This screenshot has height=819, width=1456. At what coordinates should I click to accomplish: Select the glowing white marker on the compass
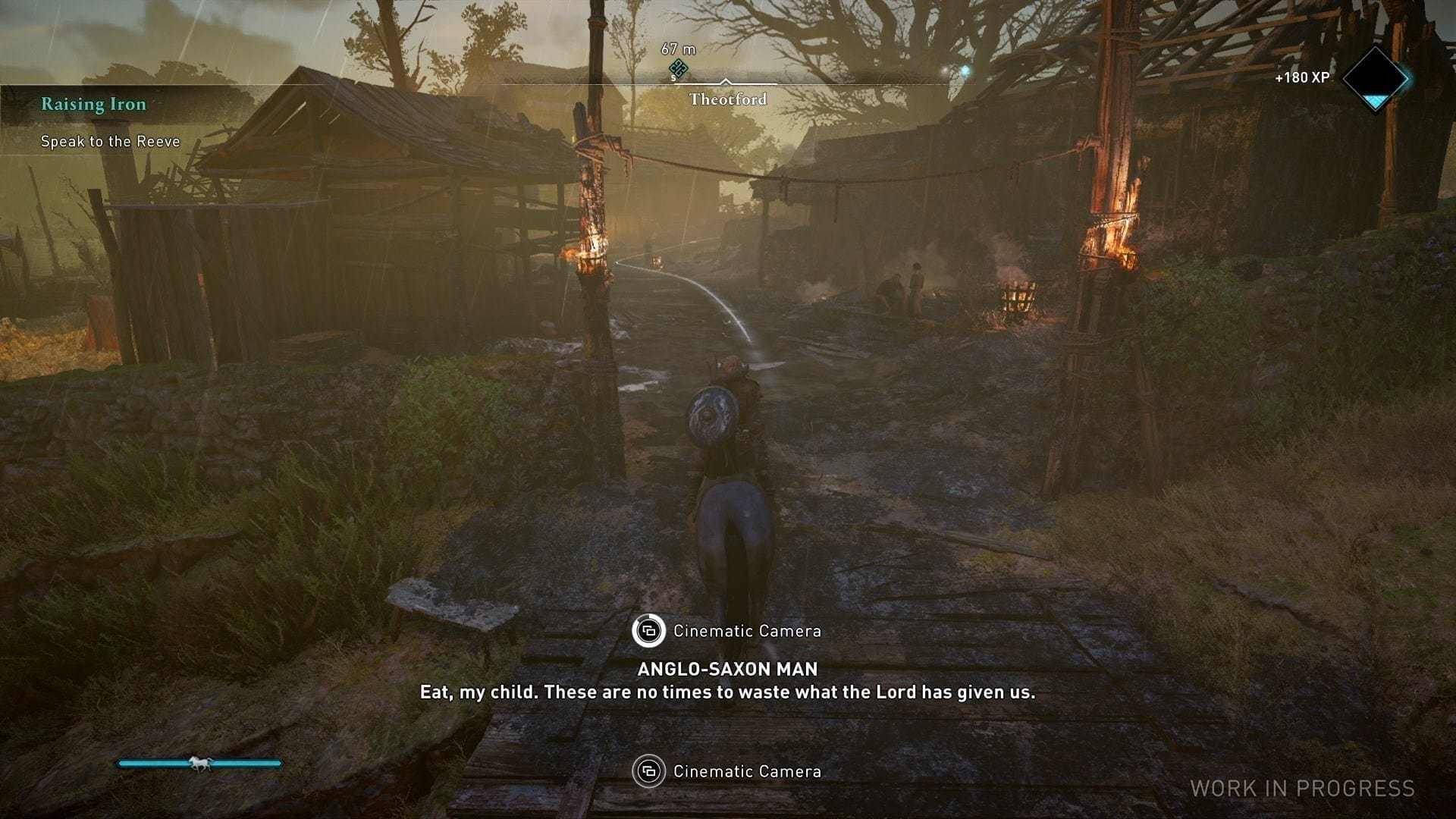tap(965, 71)
